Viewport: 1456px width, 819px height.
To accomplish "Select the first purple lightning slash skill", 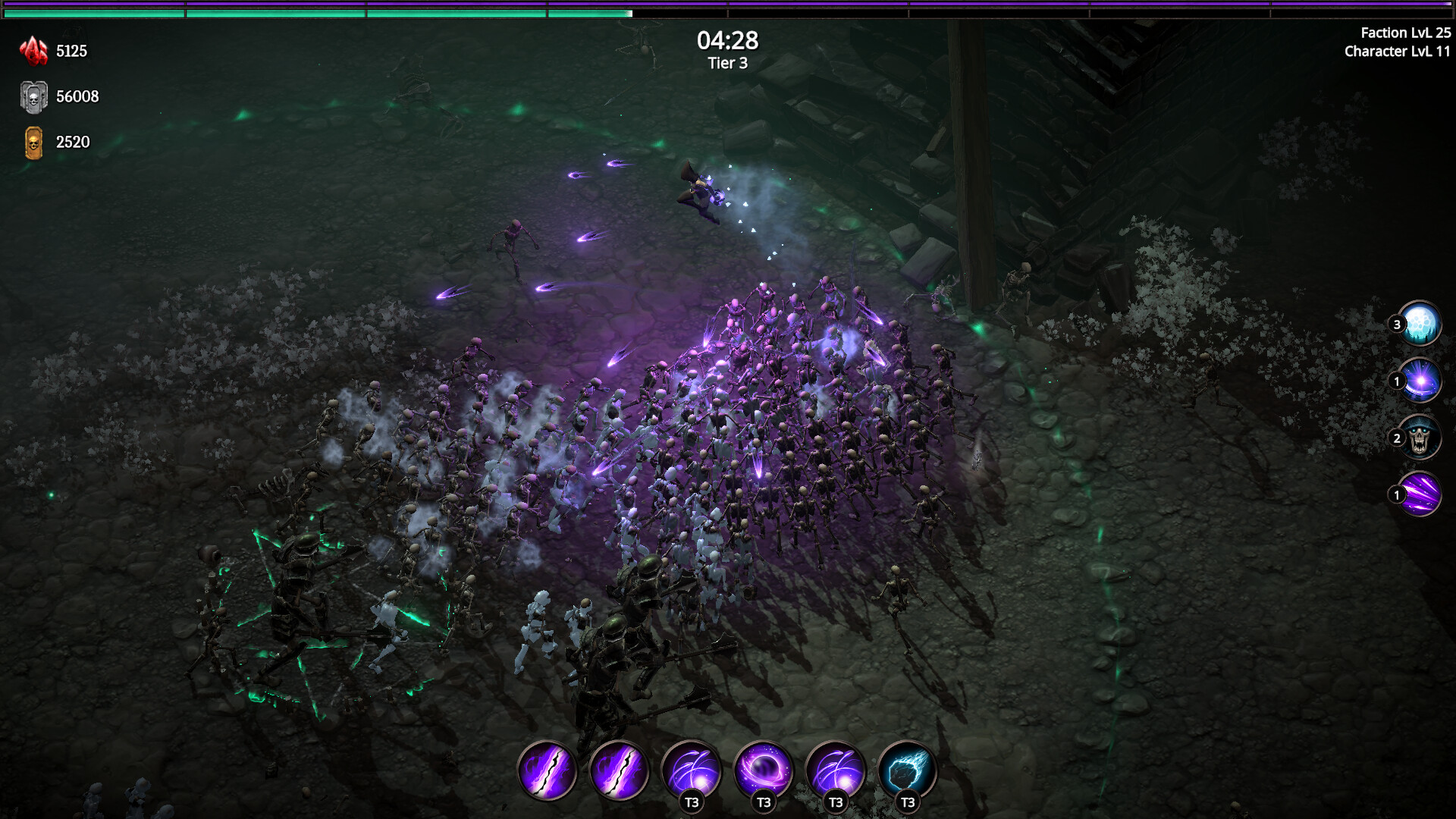I will pyautogui.click(x=548, y=771).
